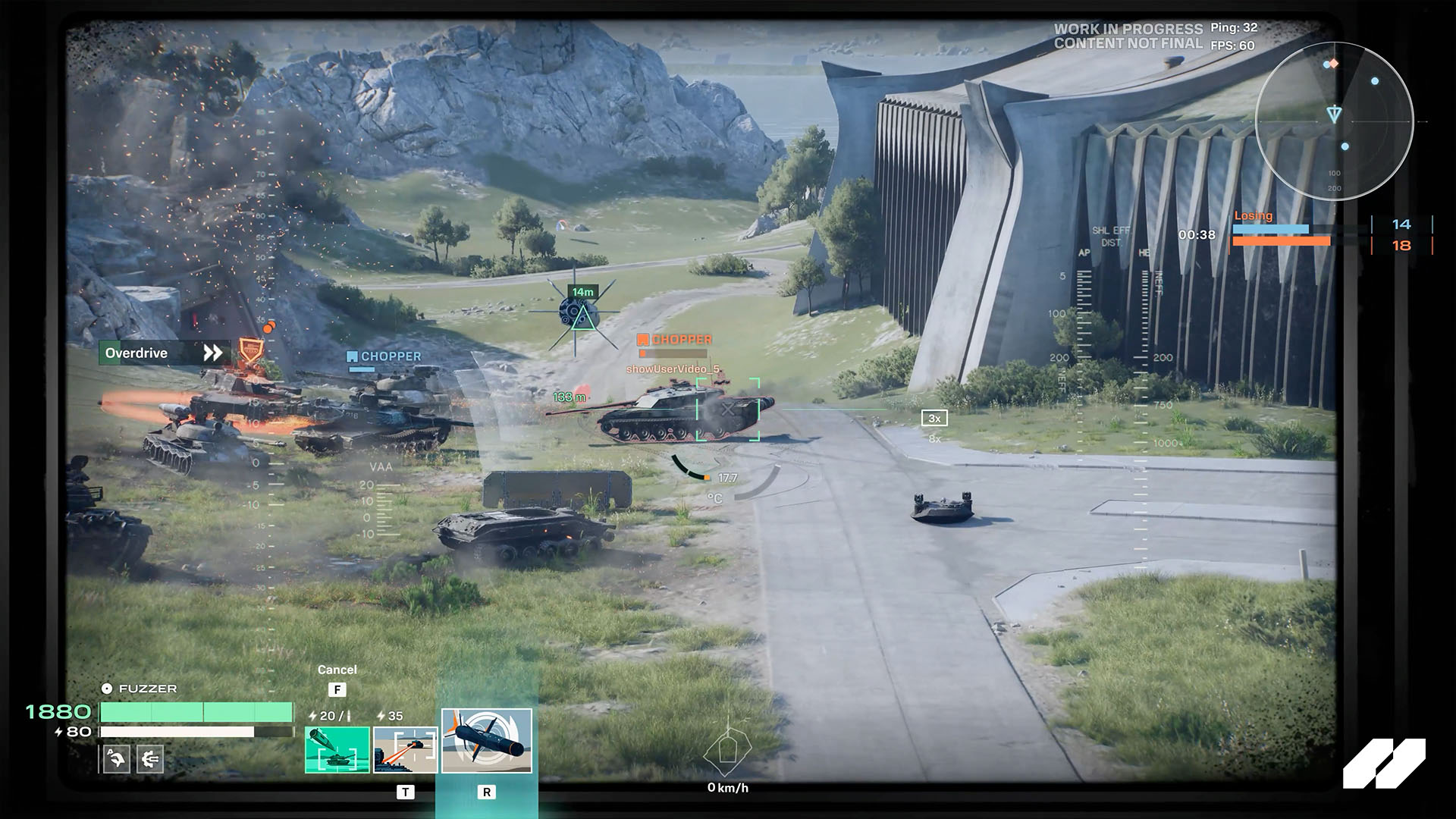Select the orange enemy CHOPPER name tag
Viewport: 1456px width, 819px height.
[675, 340]
